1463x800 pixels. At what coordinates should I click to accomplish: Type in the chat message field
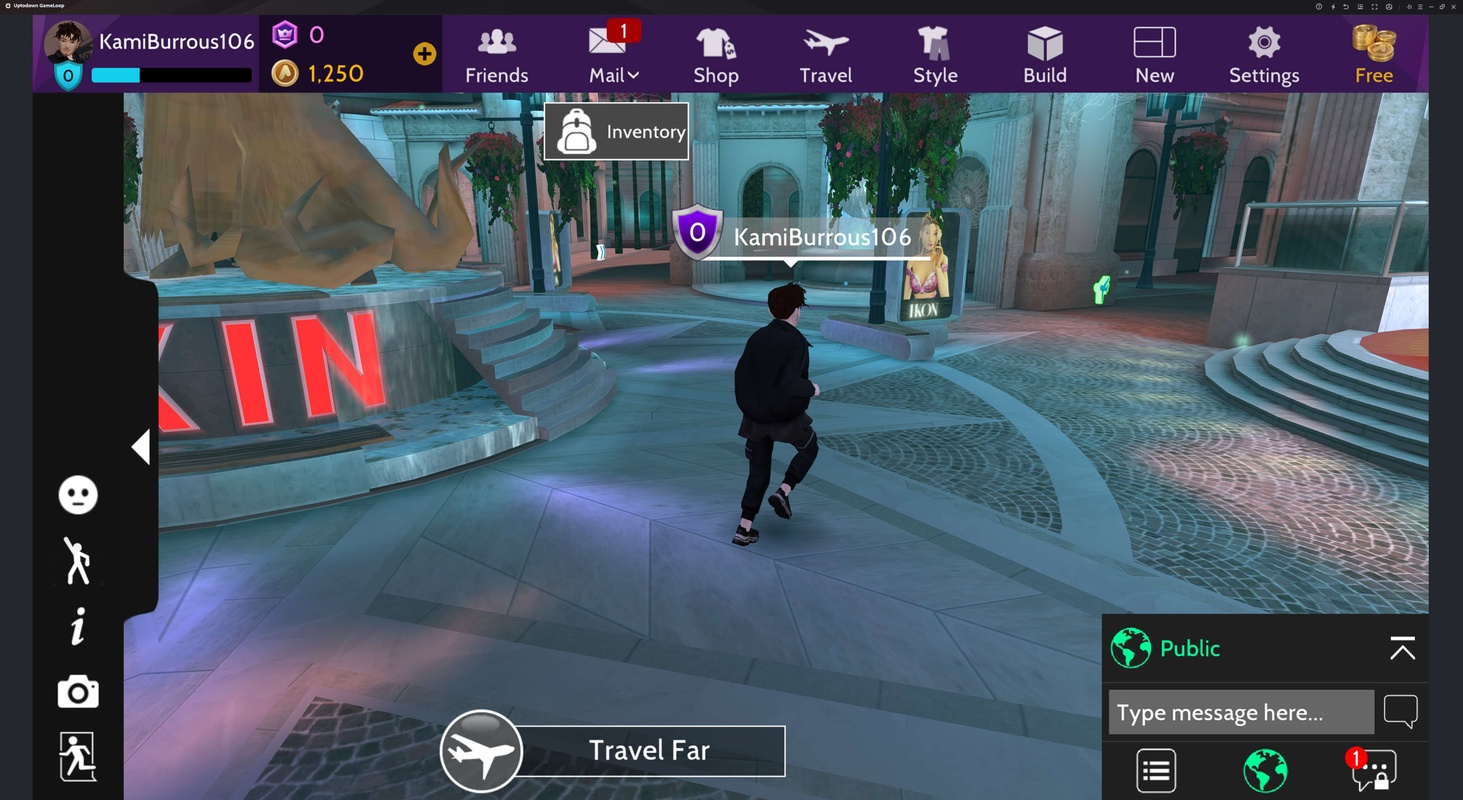[1240, 713]
